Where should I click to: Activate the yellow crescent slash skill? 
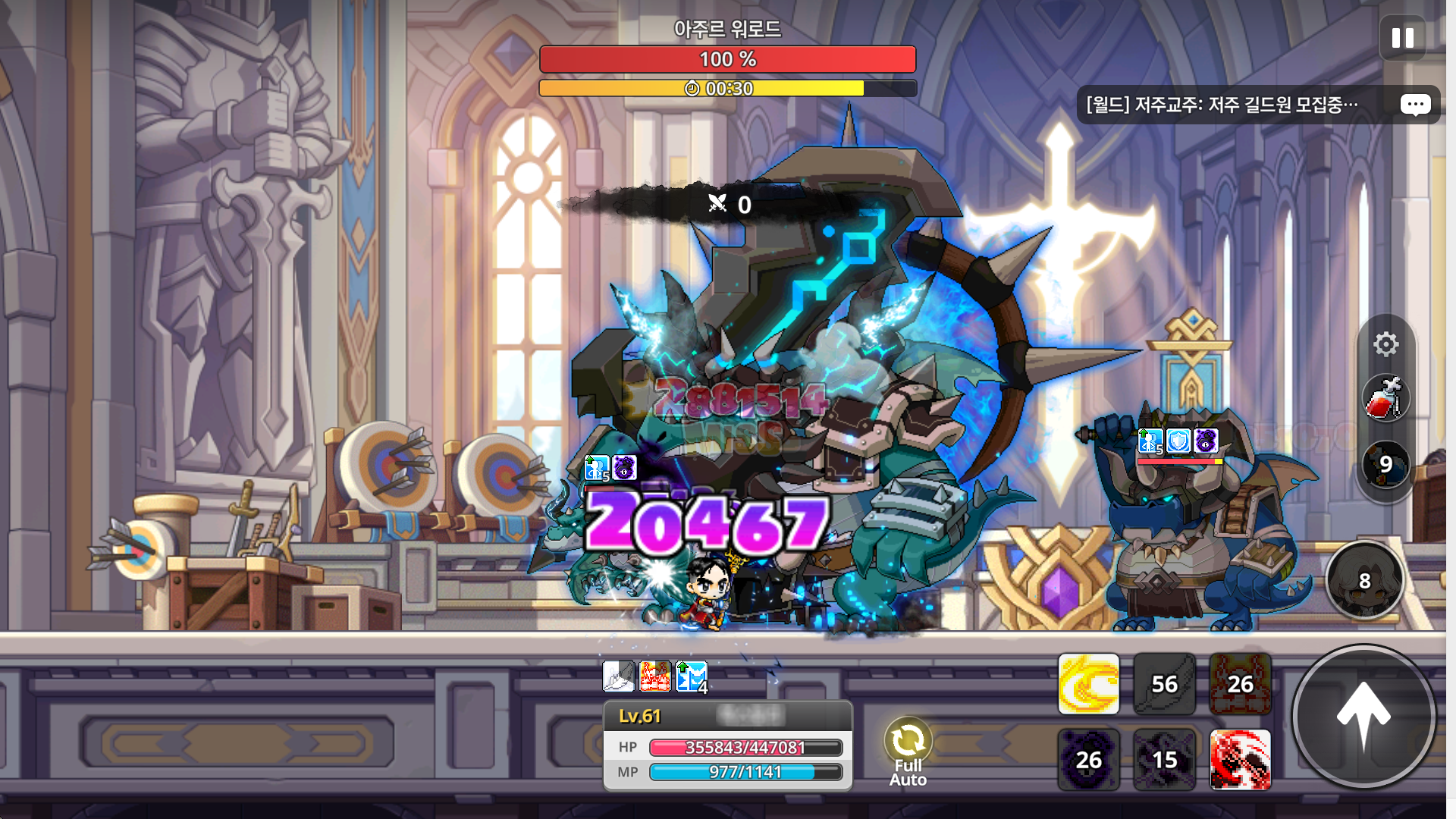coord(1088,684)
